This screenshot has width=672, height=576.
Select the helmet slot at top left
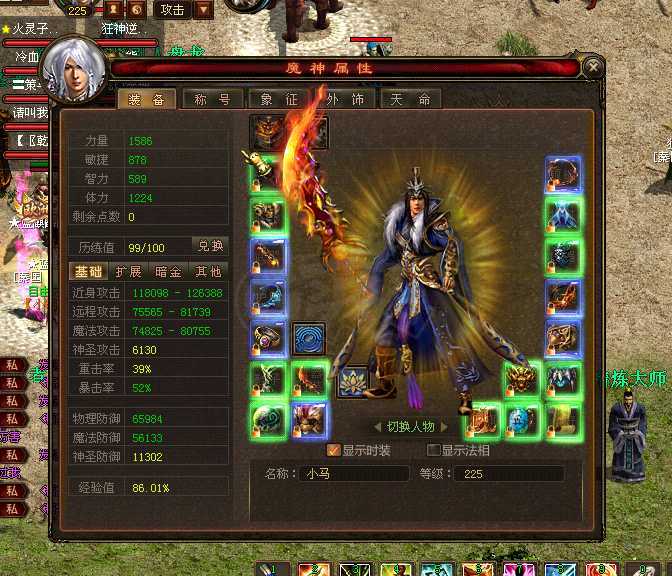coord(267,132)
